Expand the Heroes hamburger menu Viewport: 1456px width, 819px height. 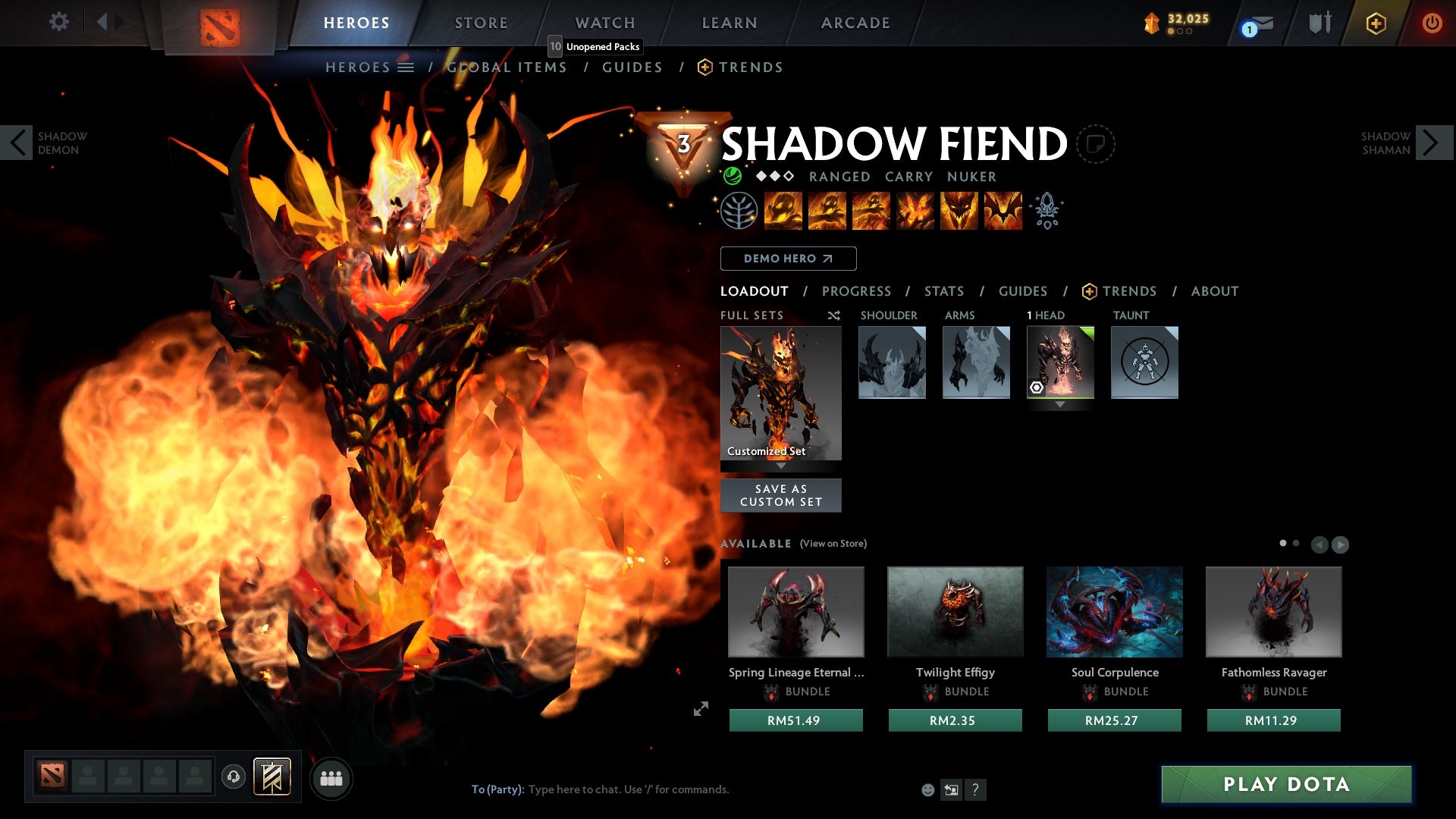point(406,67)
